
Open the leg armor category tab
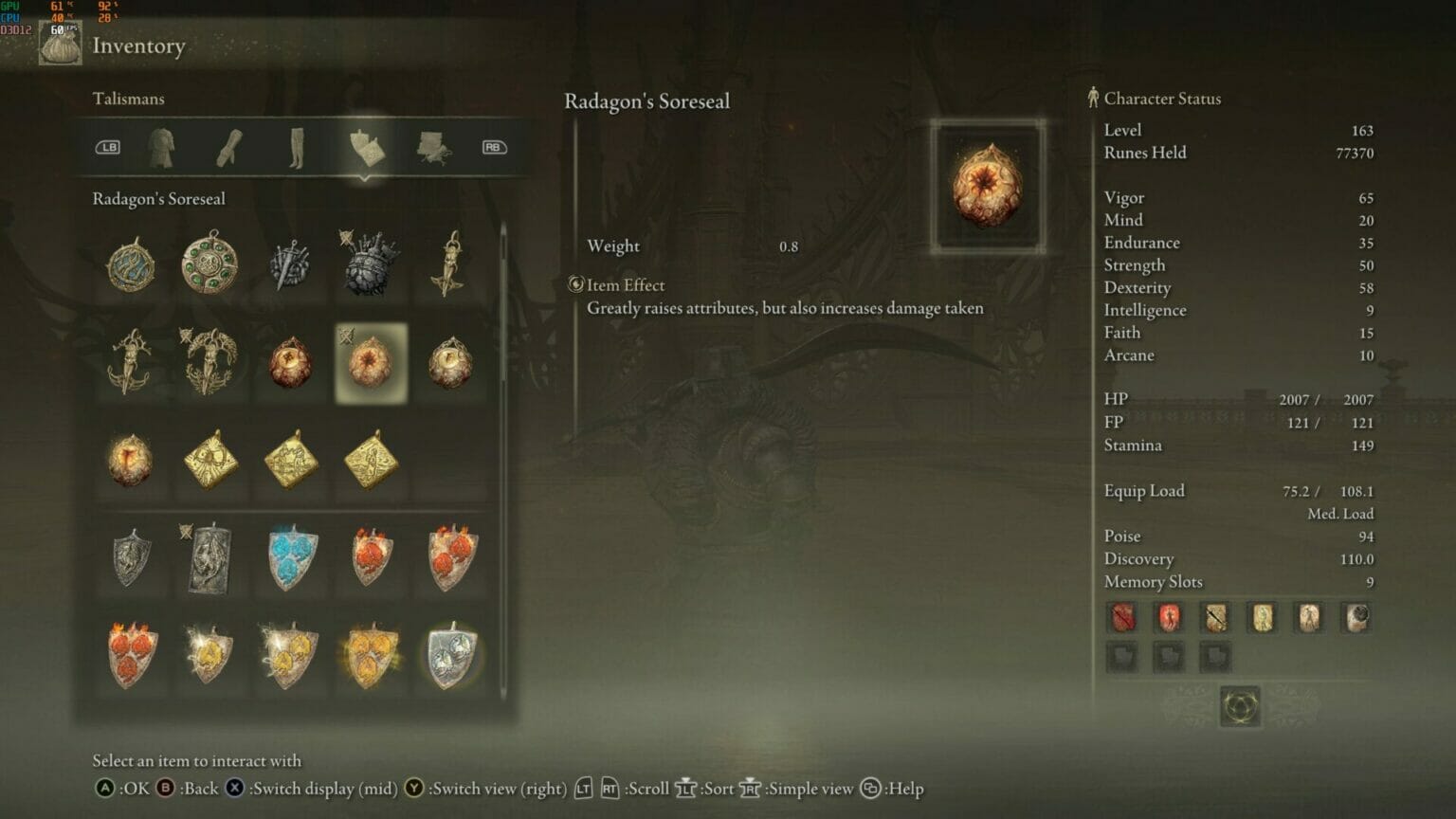[x=300, y=148]
